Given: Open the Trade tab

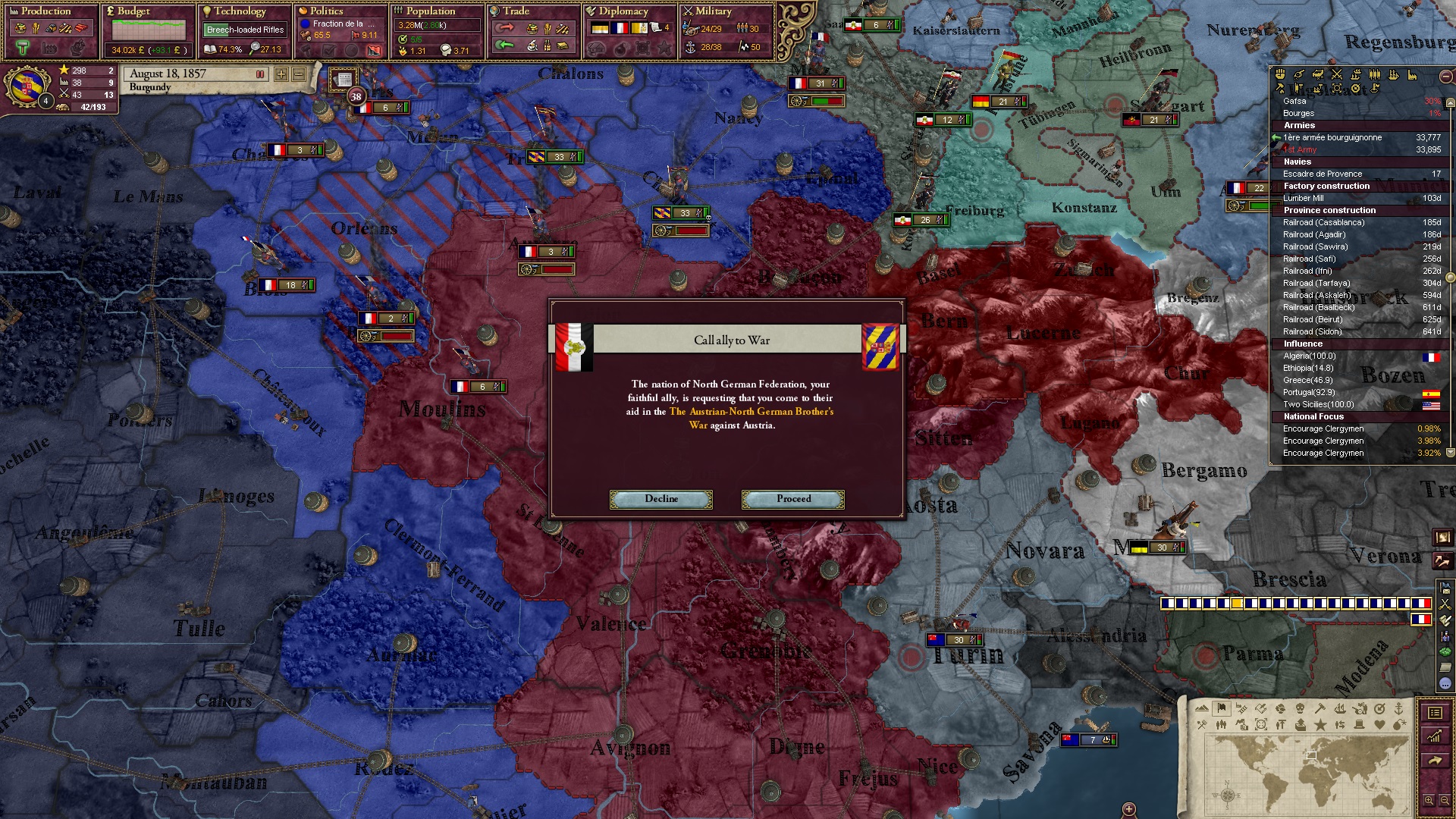Looking at the screenshot, I should 516,11.
